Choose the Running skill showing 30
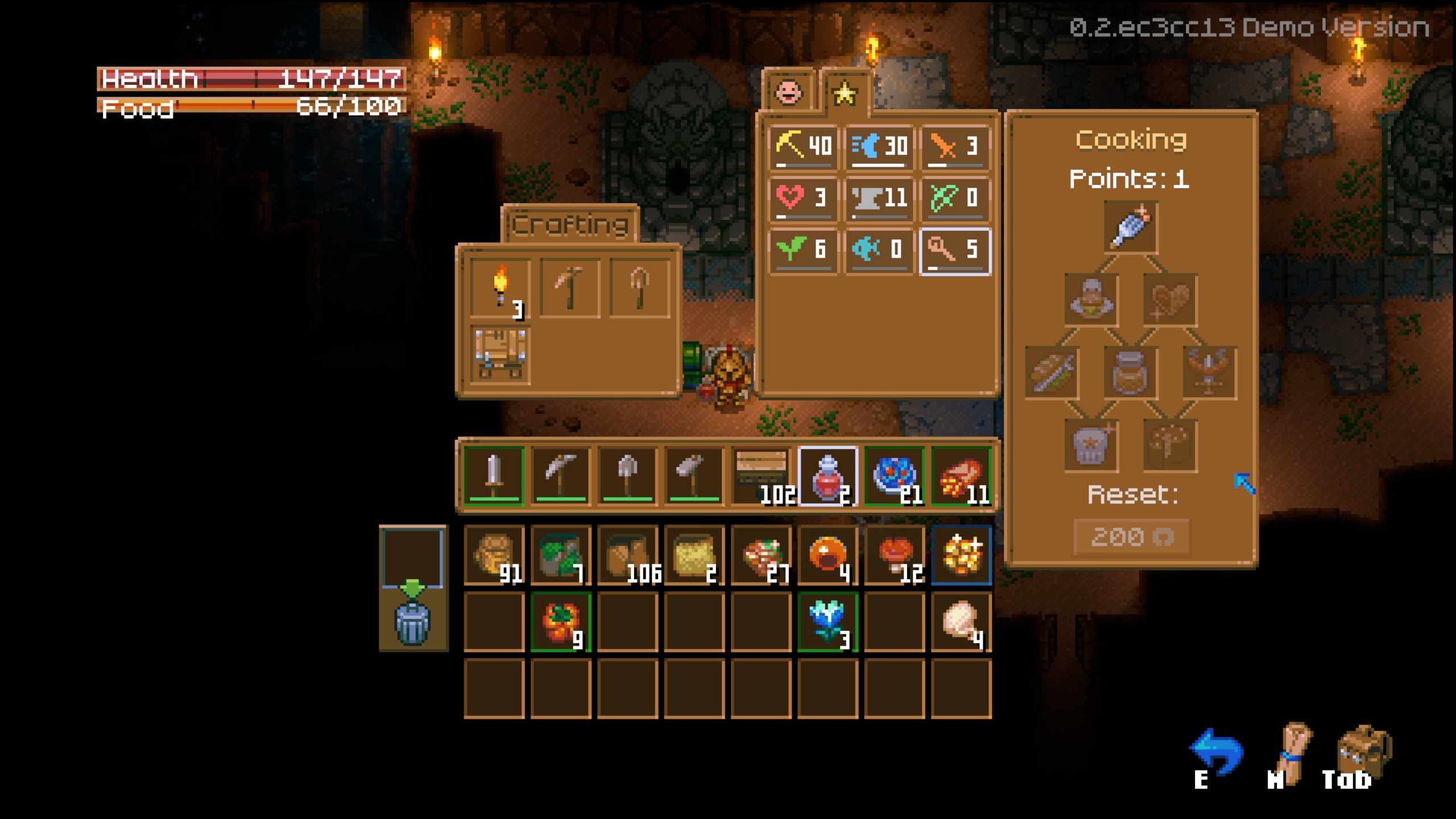The image size is (1456, 819). 879,147
